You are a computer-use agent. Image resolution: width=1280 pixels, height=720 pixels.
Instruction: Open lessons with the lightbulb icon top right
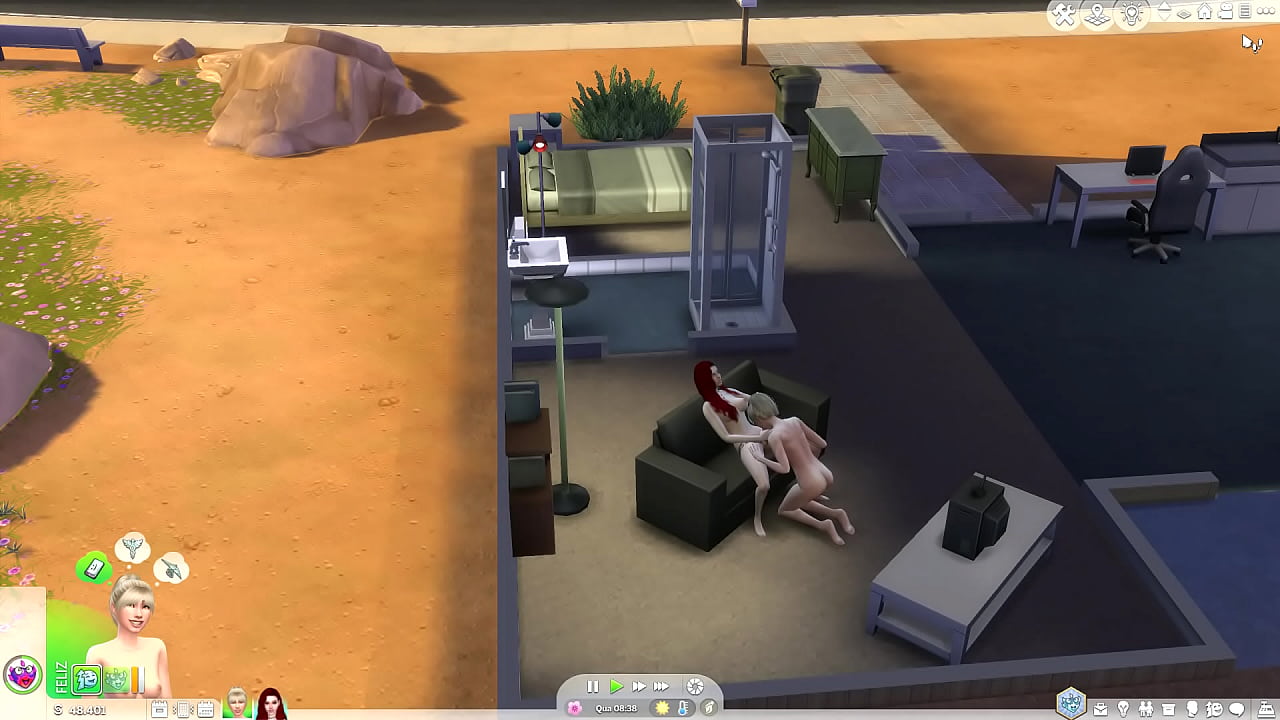[x=1130, y=13]
